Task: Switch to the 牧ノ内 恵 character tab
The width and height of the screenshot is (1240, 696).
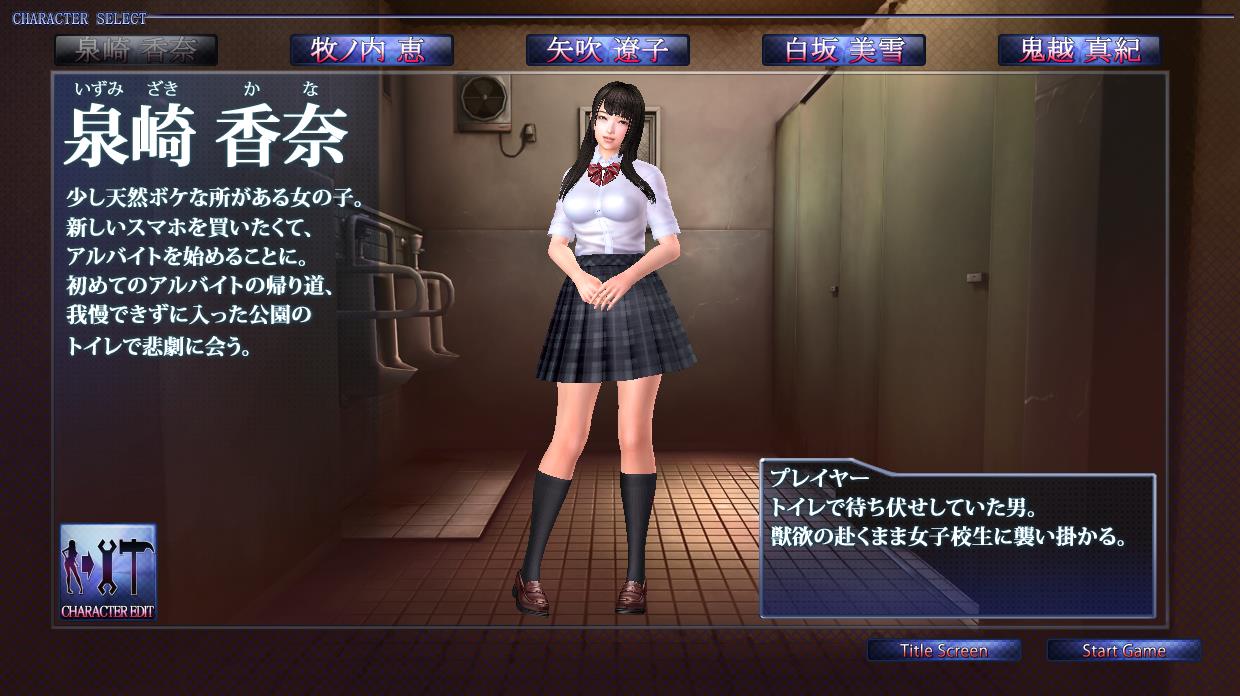Action: (371, 50)
